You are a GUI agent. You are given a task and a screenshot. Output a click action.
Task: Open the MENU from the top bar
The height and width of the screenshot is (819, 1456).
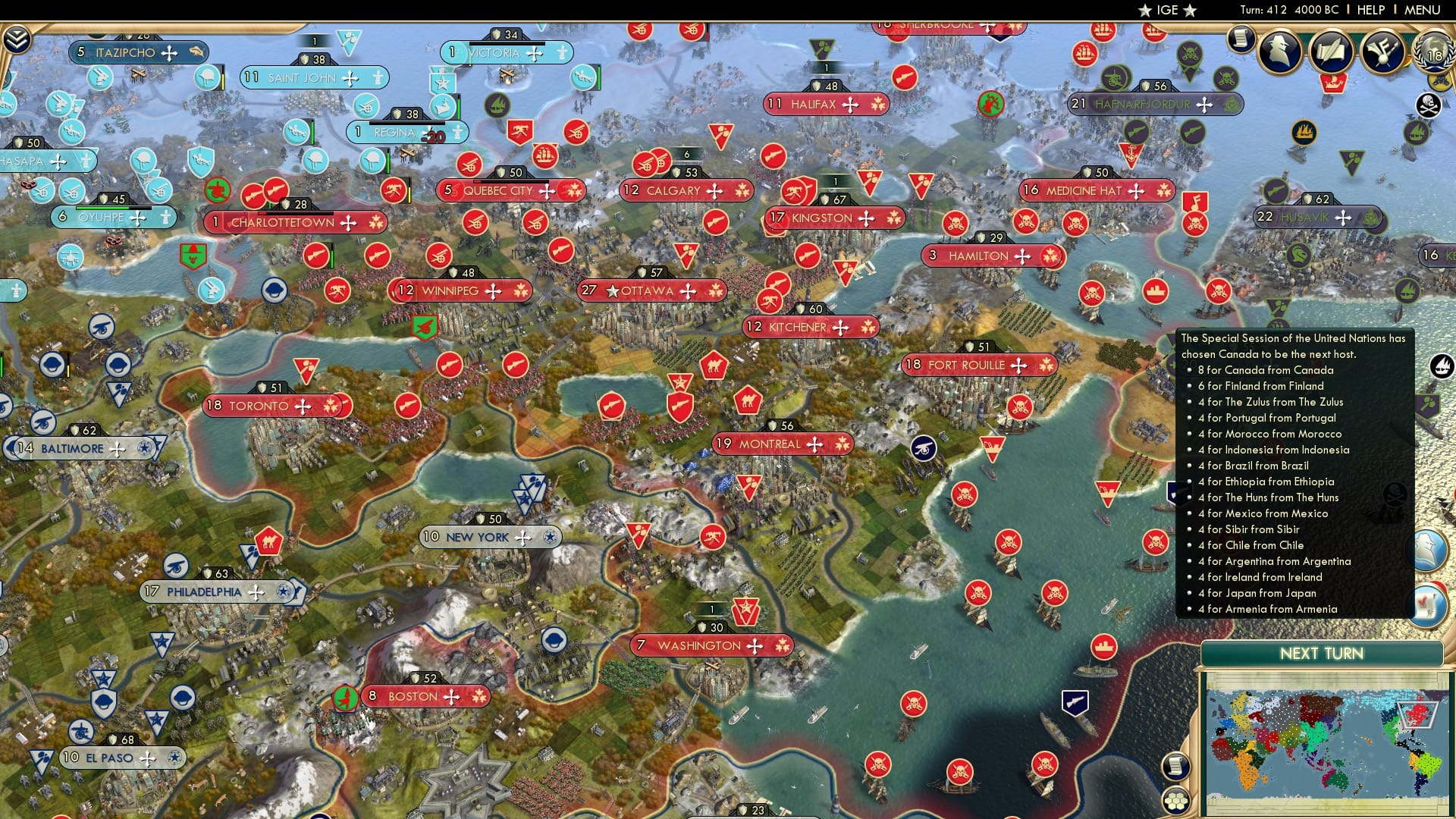pyautogui.click(x=1423, y=9)
